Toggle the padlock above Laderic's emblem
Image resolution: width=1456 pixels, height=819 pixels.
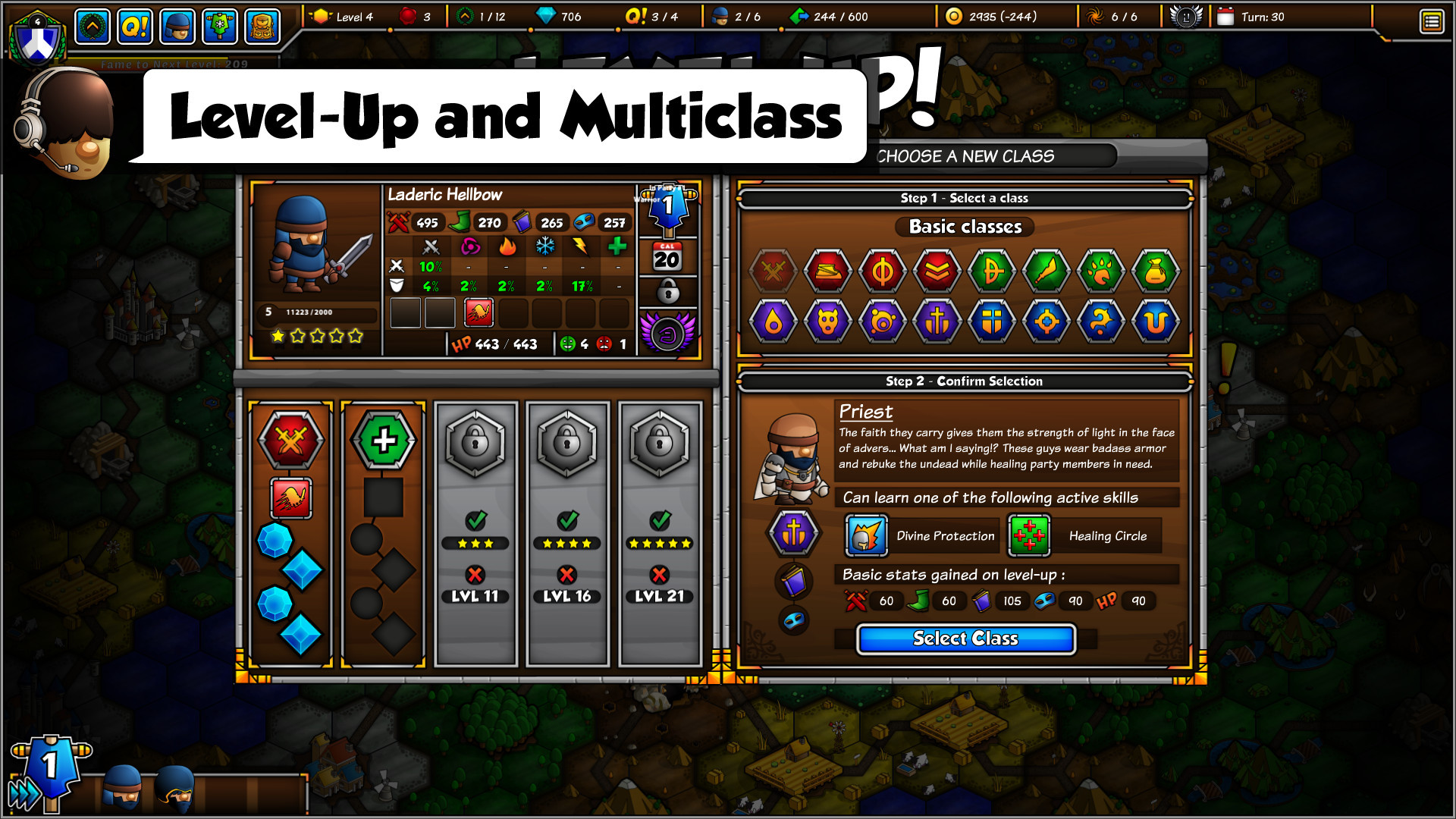(x=667, y=291)
